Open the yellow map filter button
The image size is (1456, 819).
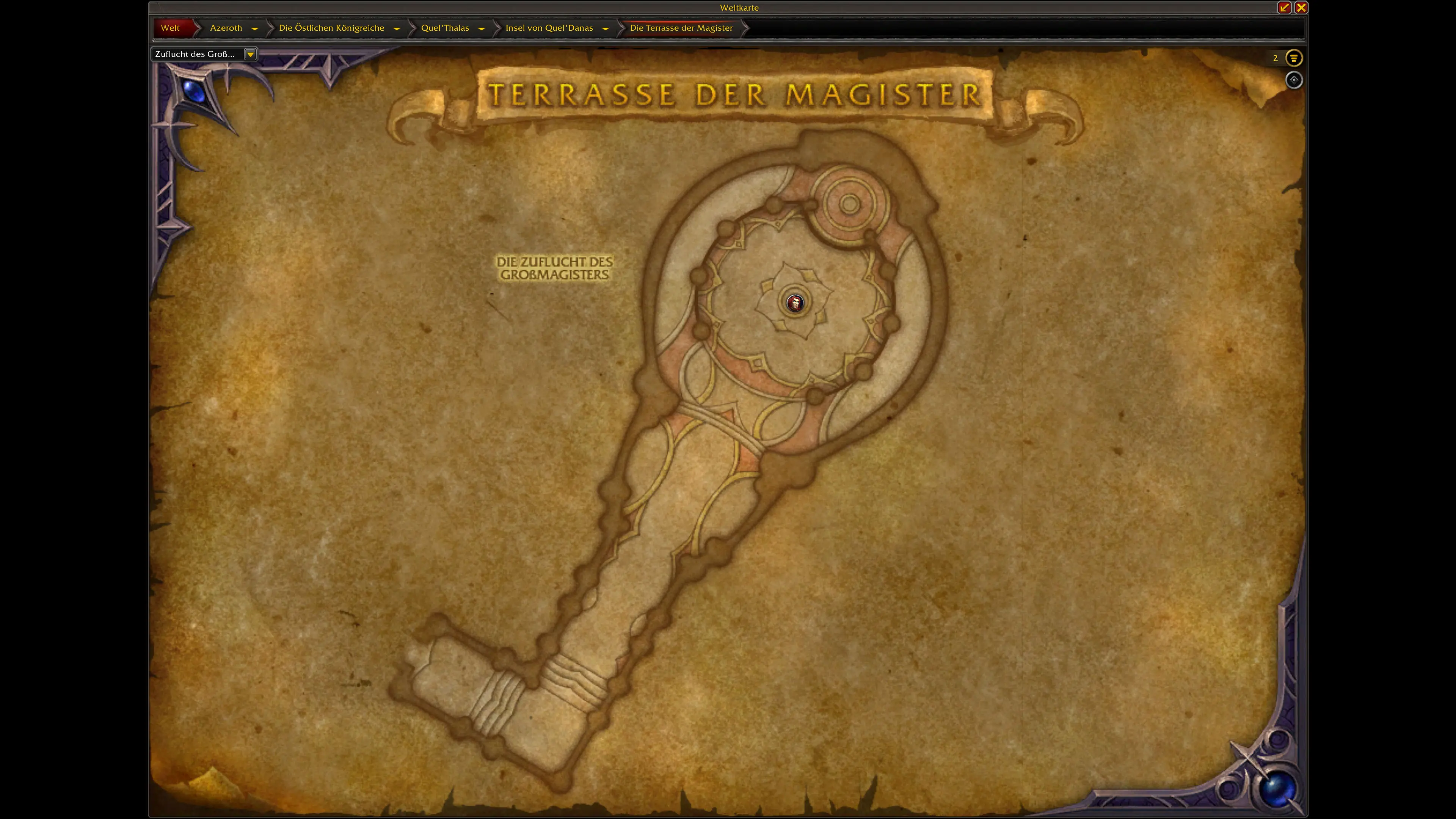(x=1294, y=58)
